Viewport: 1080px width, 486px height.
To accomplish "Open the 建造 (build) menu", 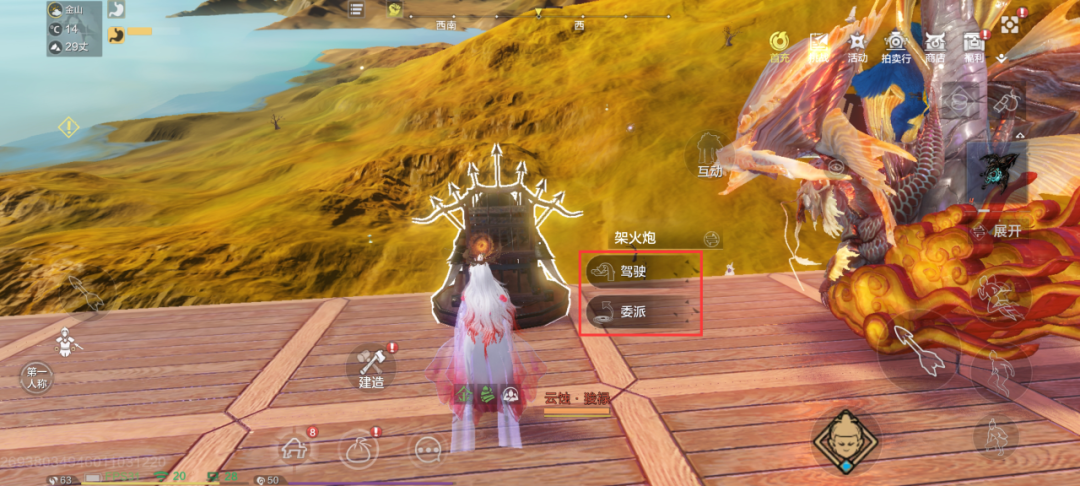I will [x=372, y=367].
